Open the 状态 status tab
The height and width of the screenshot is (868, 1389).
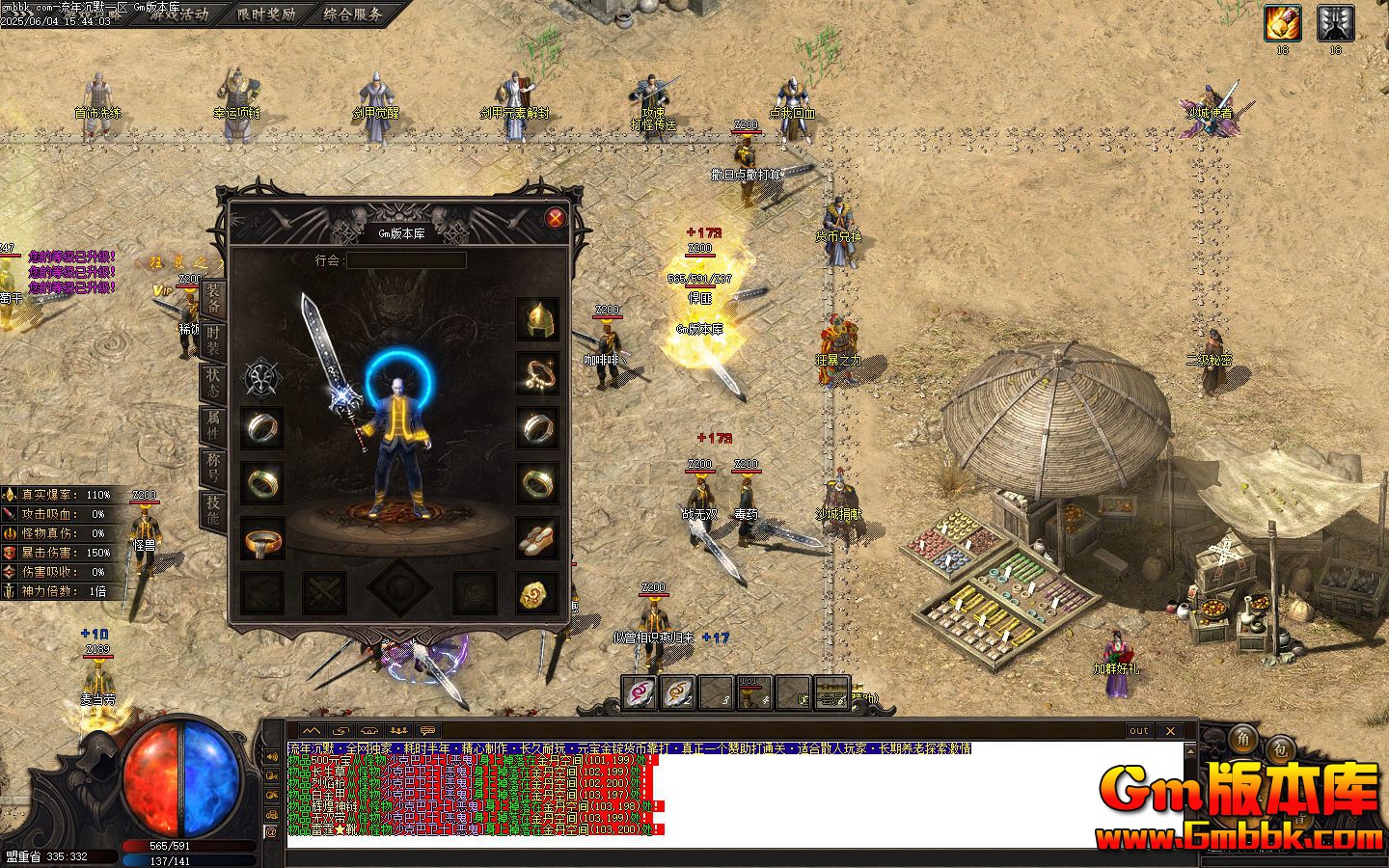213,383
